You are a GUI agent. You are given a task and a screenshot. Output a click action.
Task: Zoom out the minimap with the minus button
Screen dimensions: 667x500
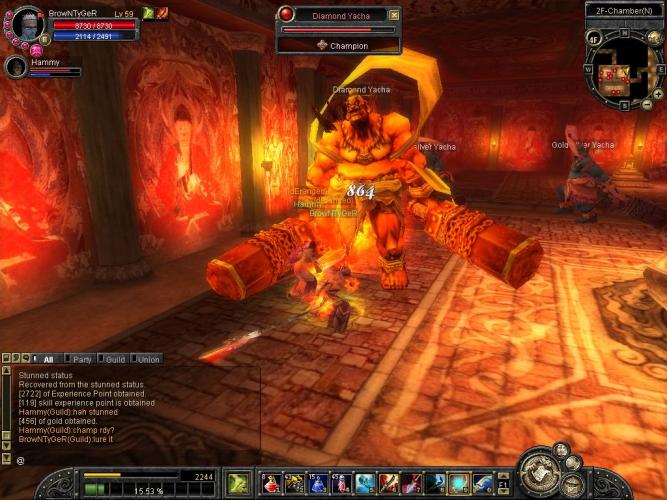(645, 104)
